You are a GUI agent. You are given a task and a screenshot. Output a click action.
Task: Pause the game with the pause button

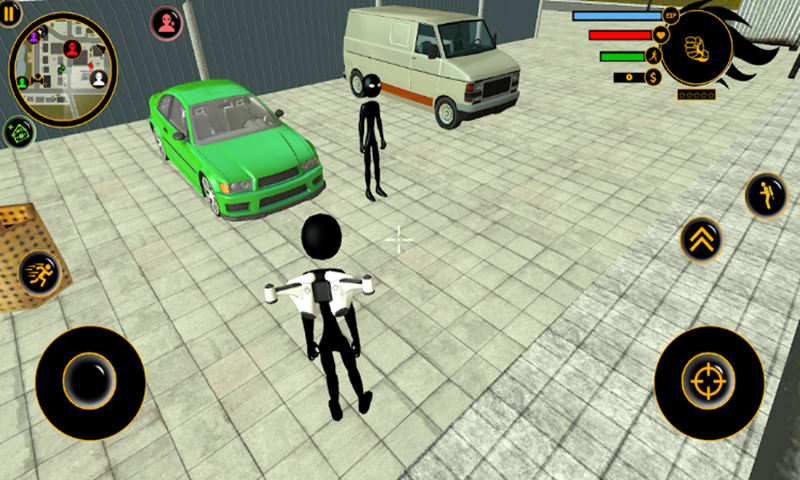[x=10, y=12]
